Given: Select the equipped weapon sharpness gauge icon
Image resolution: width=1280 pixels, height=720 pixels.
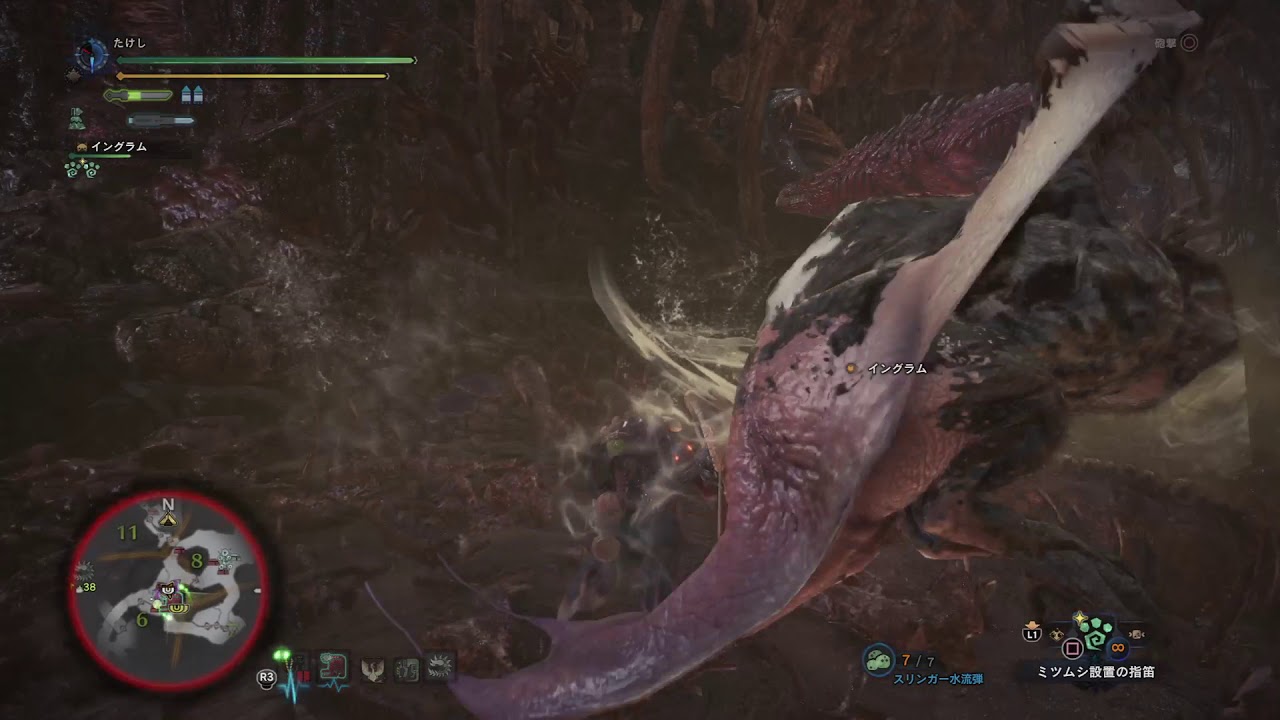Looking at the screenshot, I should pyautogui.click(x=138, y=94).
